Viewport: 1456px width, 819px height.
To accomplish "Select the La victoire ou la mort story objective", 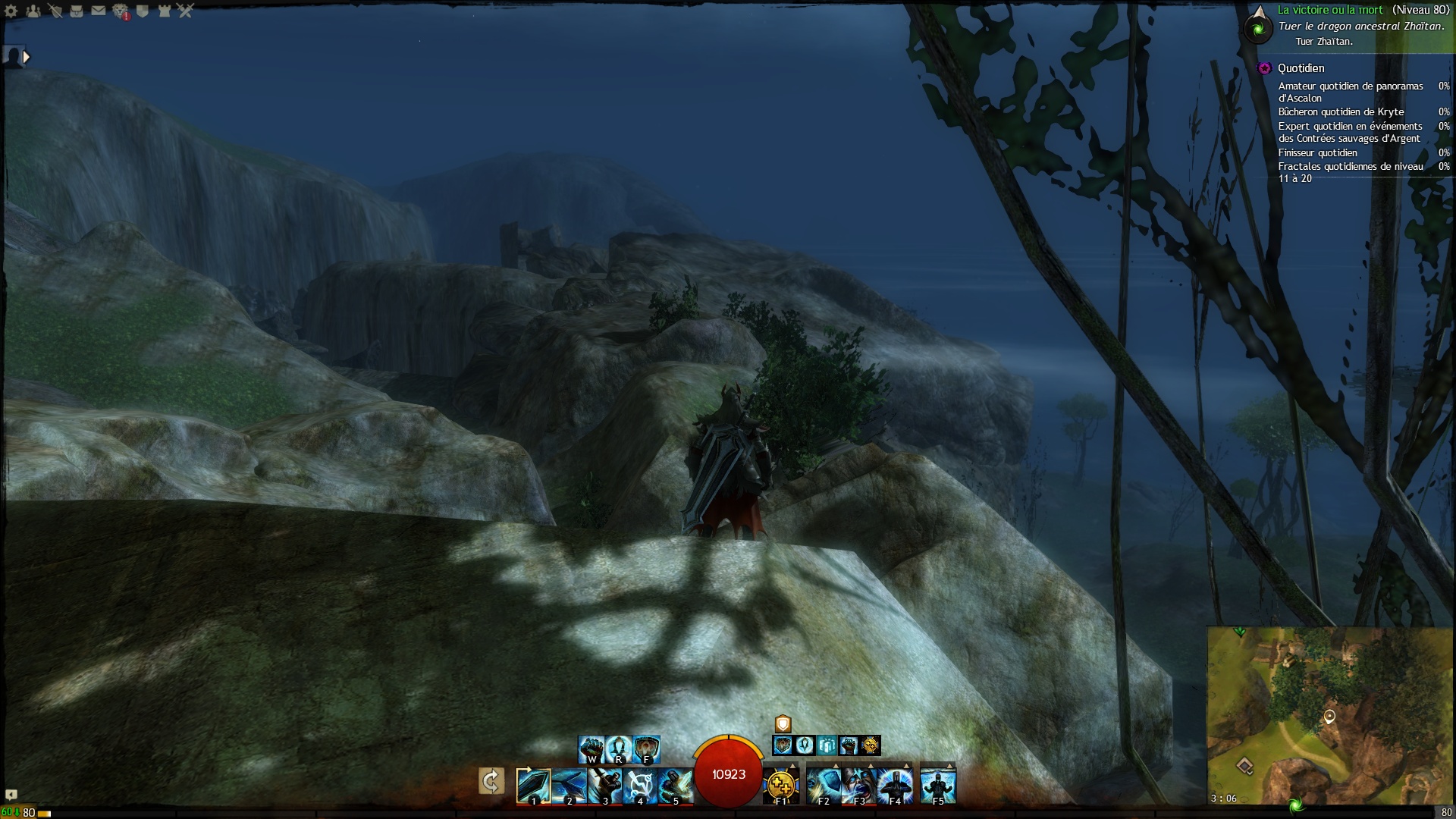I will pos(1330,10).
